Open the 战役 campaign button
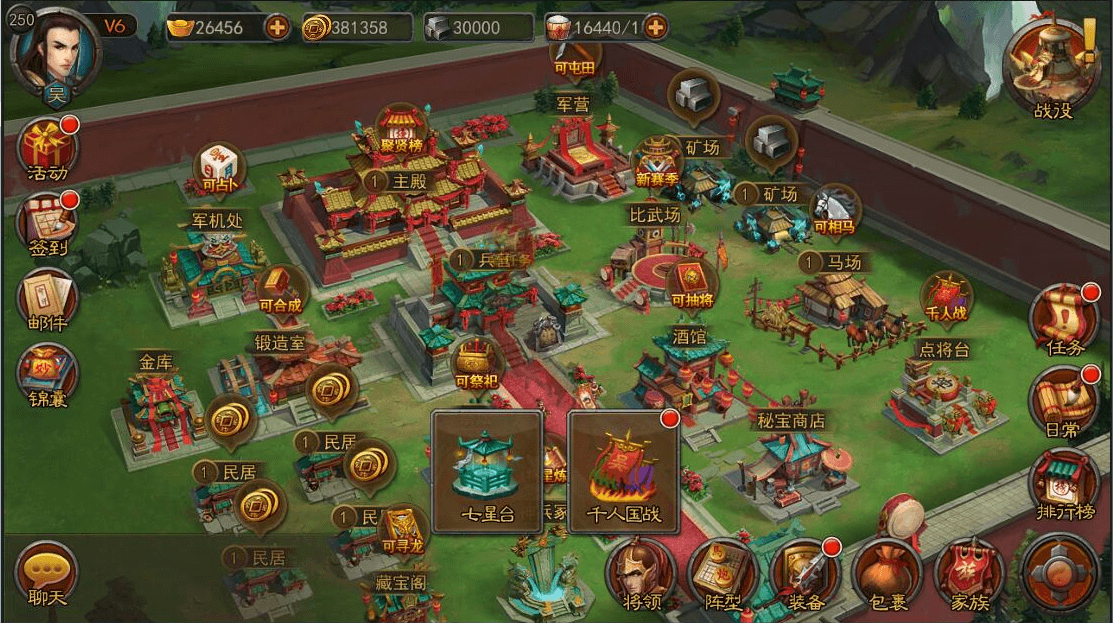Screen dimensions: 1113x623 tap(1052, 68)
